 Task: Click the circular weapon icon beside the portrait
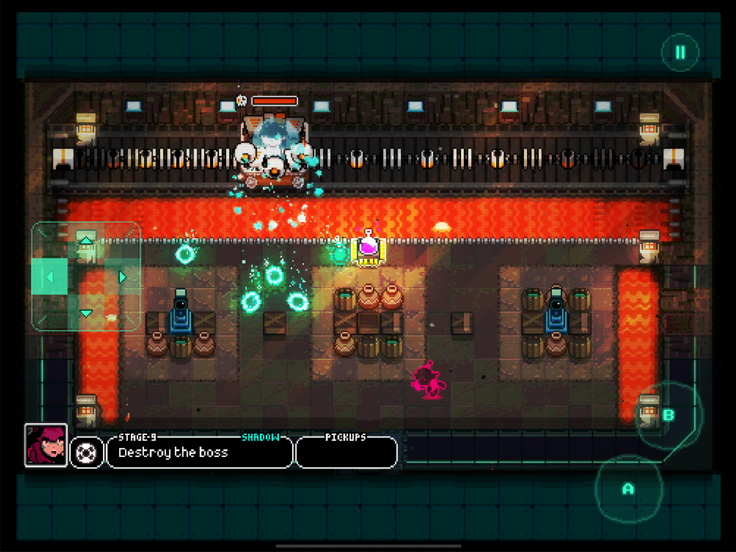point(87,452)
